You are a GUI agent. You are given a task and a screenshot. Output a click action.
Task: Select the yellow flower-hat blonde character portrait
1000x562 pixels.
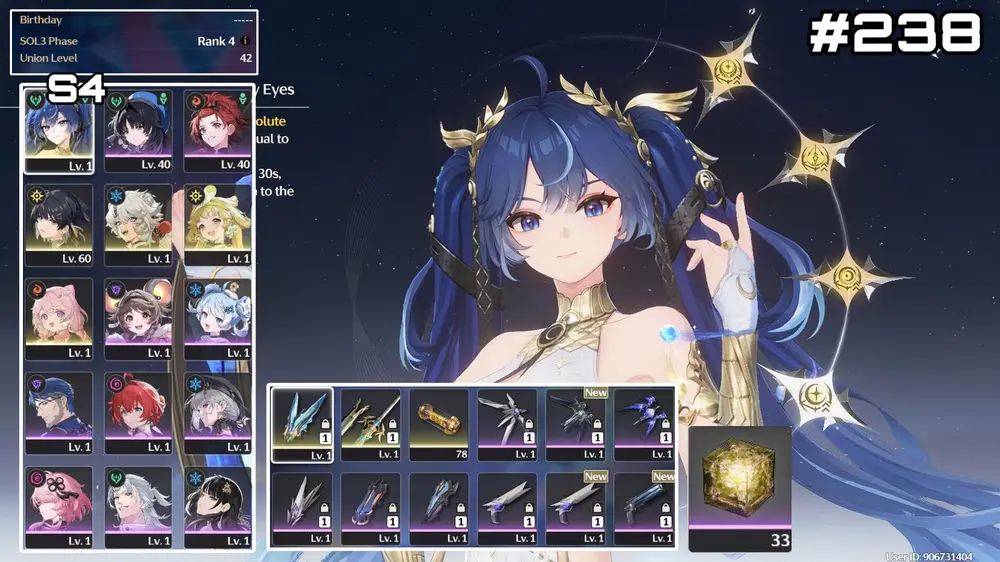tap(218, 224)
